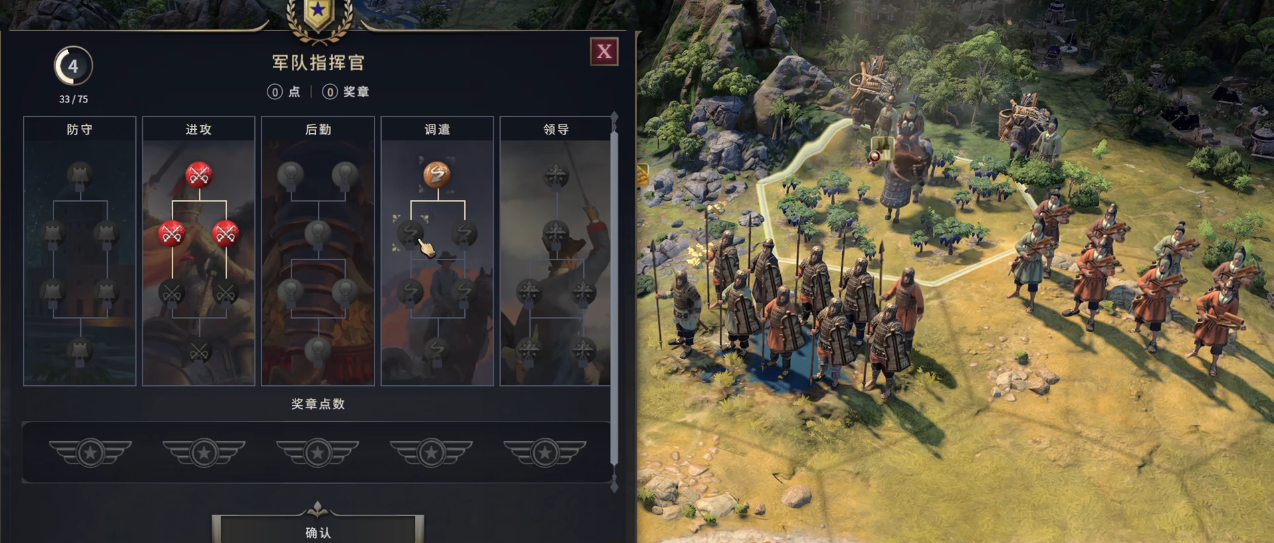1274x543 pixels.
Task: Select the second-row left red 进攻 promotion
Action: pos(171,233)
